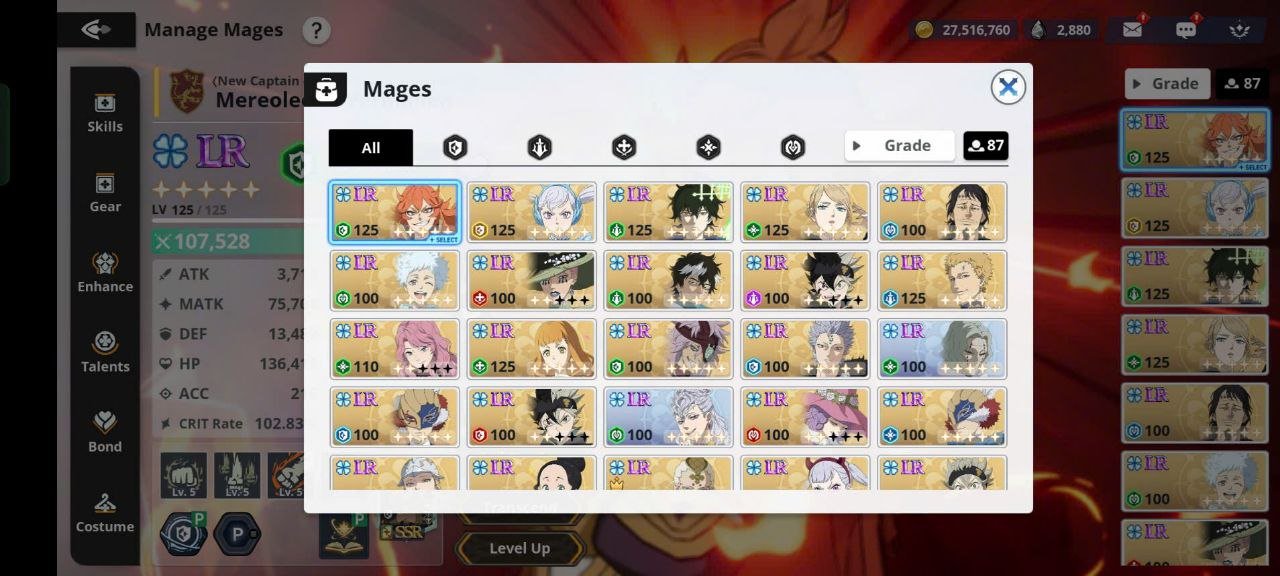
Task: Select the All filter tab
Action: 370,147
